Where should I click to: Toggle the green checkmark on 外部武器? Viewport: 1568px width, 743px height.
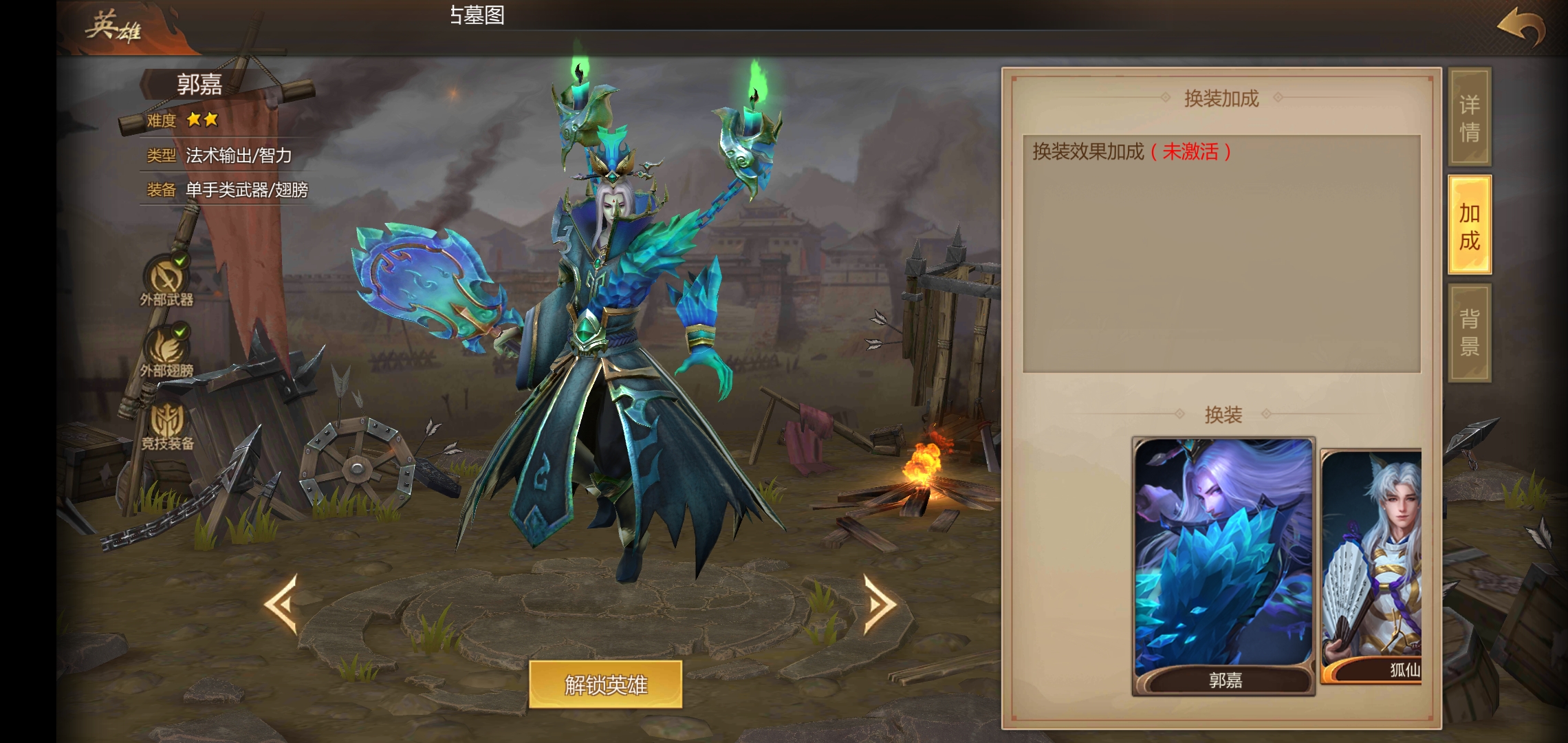[x=181, y=261]
